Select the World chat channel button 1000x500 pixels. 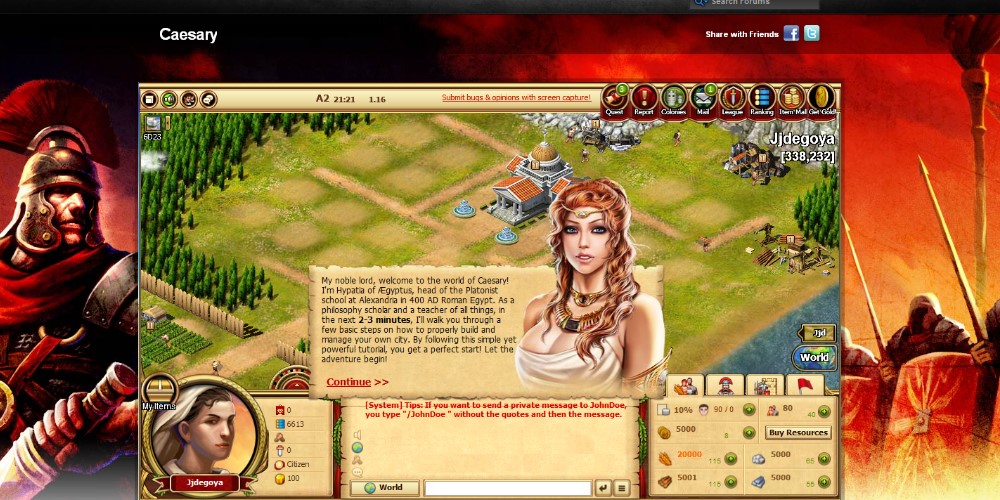384,488
